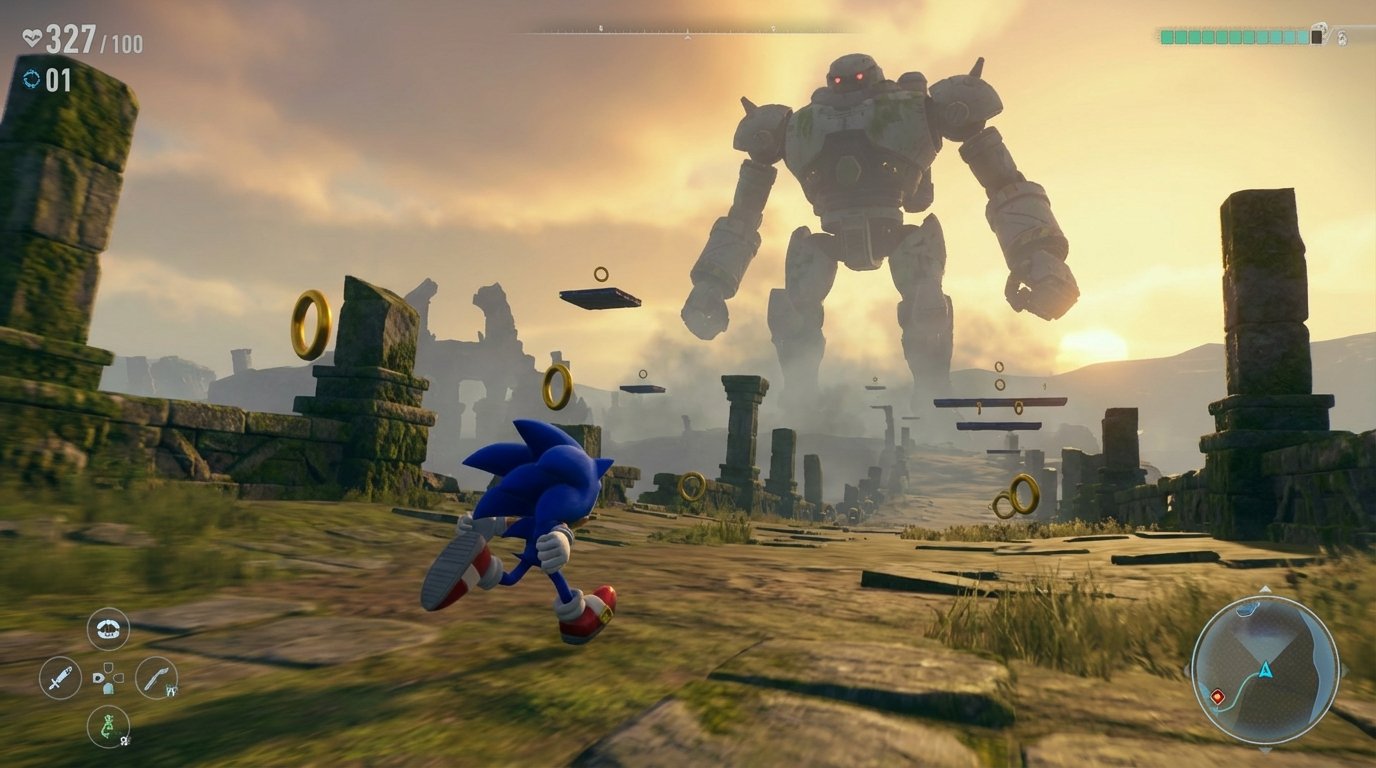Select the green grapple skill icon

tap(108, 728)
